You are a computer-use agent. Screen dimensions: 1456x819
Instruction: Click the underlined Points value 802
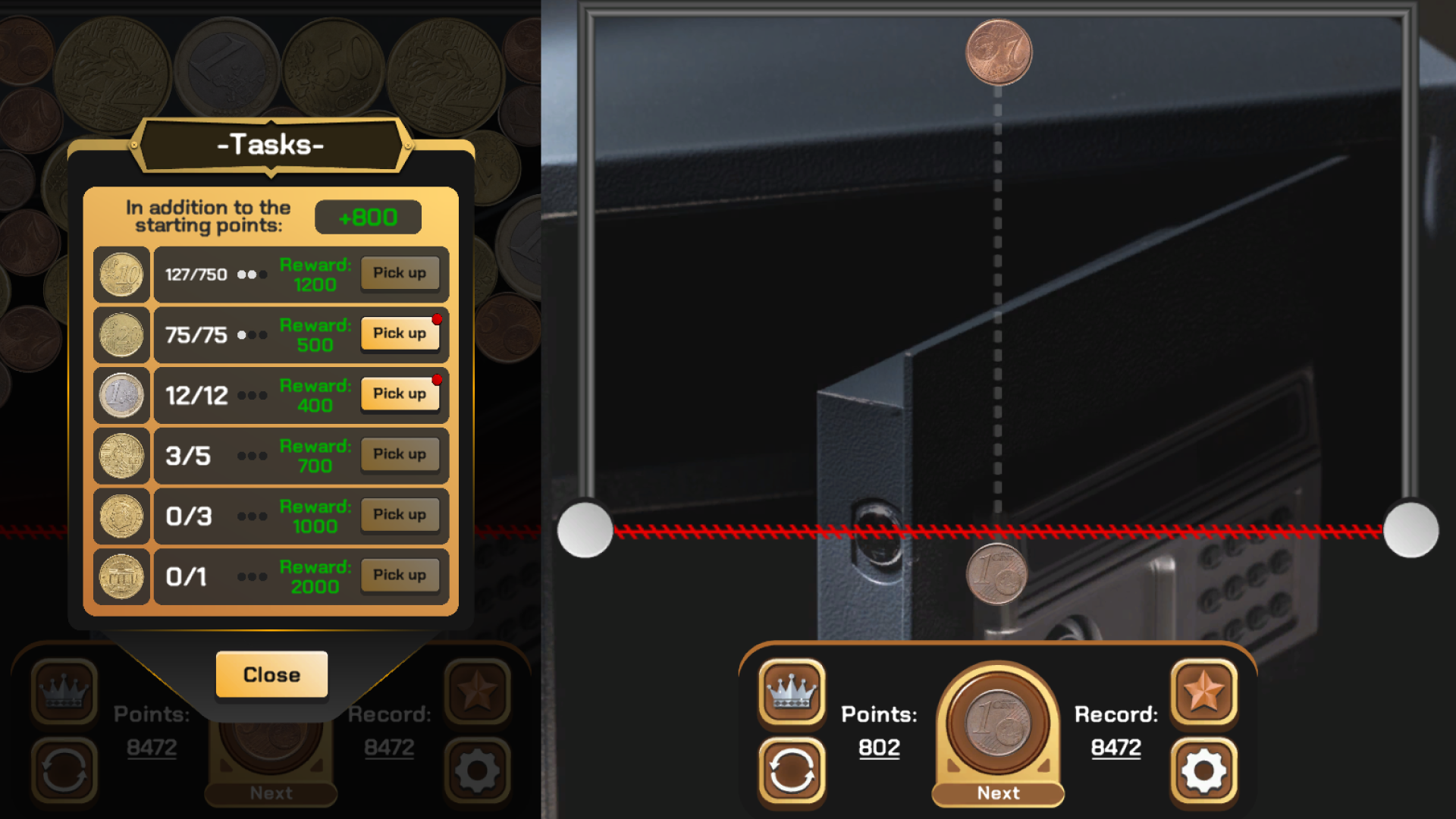pos(878,747)
